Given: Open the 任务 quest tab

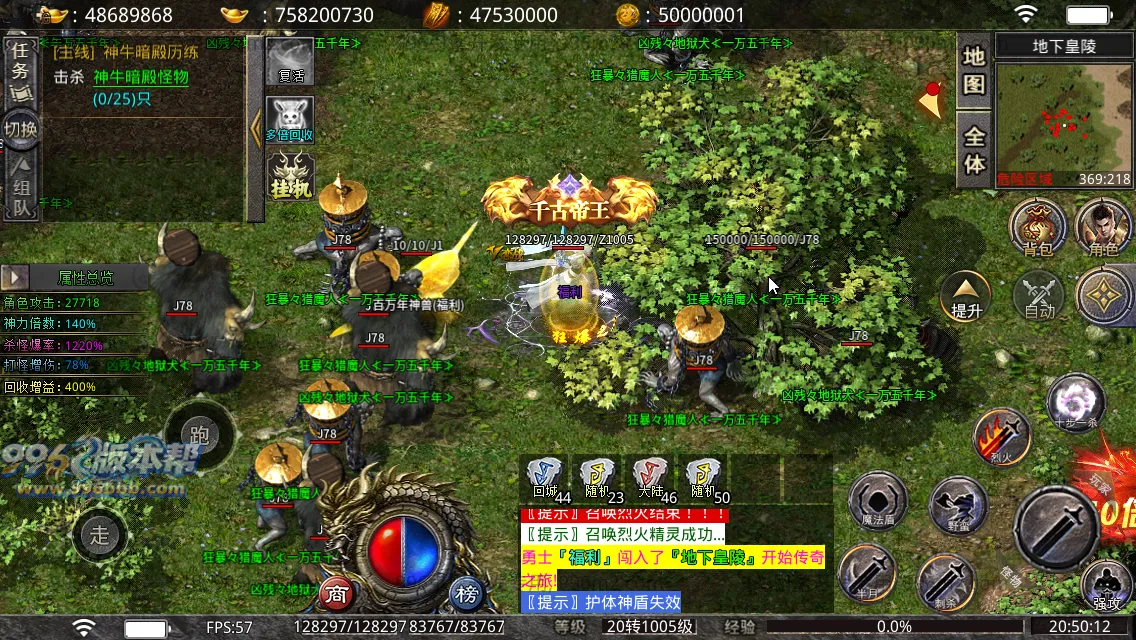Looking at the screenshot, I should coord(19,70).
